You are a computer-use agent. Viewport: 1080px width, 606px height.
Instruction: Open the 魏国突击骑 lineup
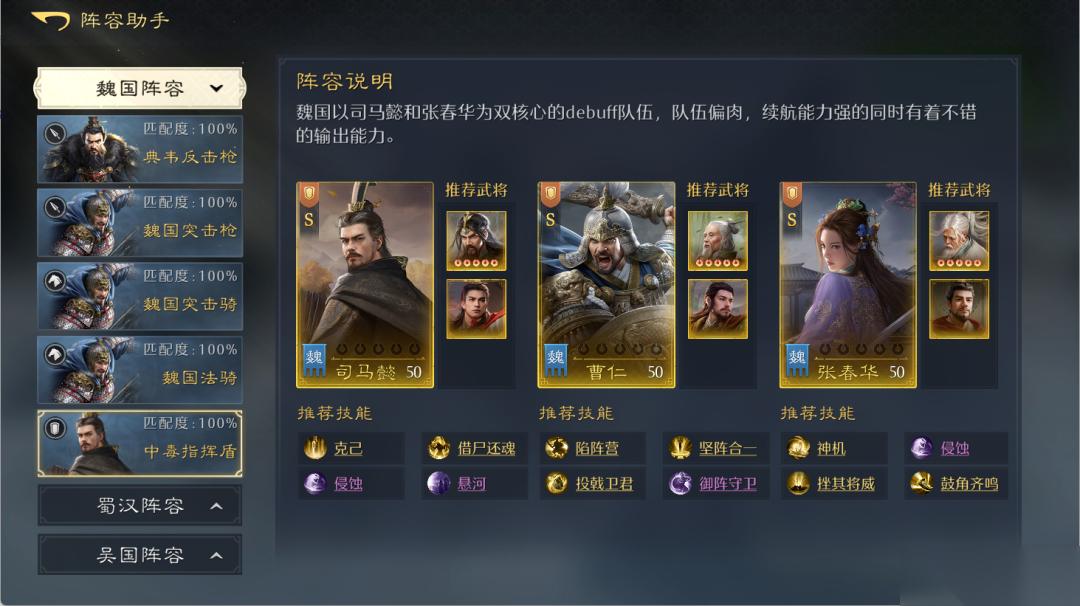(140, 294)
